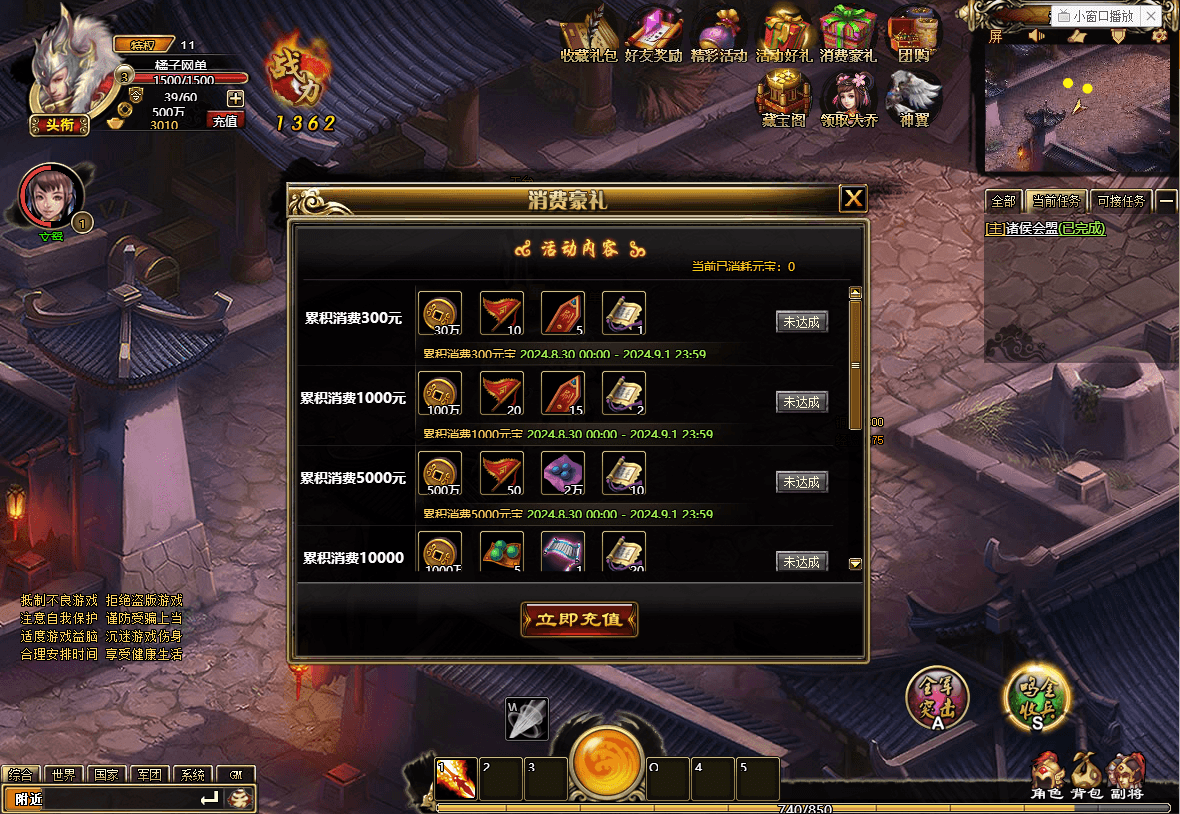Open the 副将 lieutenant panel
The width and height of the screenshot is (1180, 814).
(x=1126, y=776)
